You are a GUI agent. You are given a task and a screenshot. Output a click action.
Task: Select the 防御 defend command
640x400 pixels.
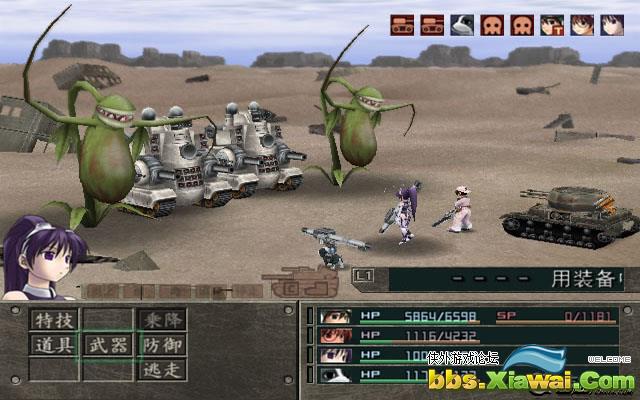coord(161,346)
